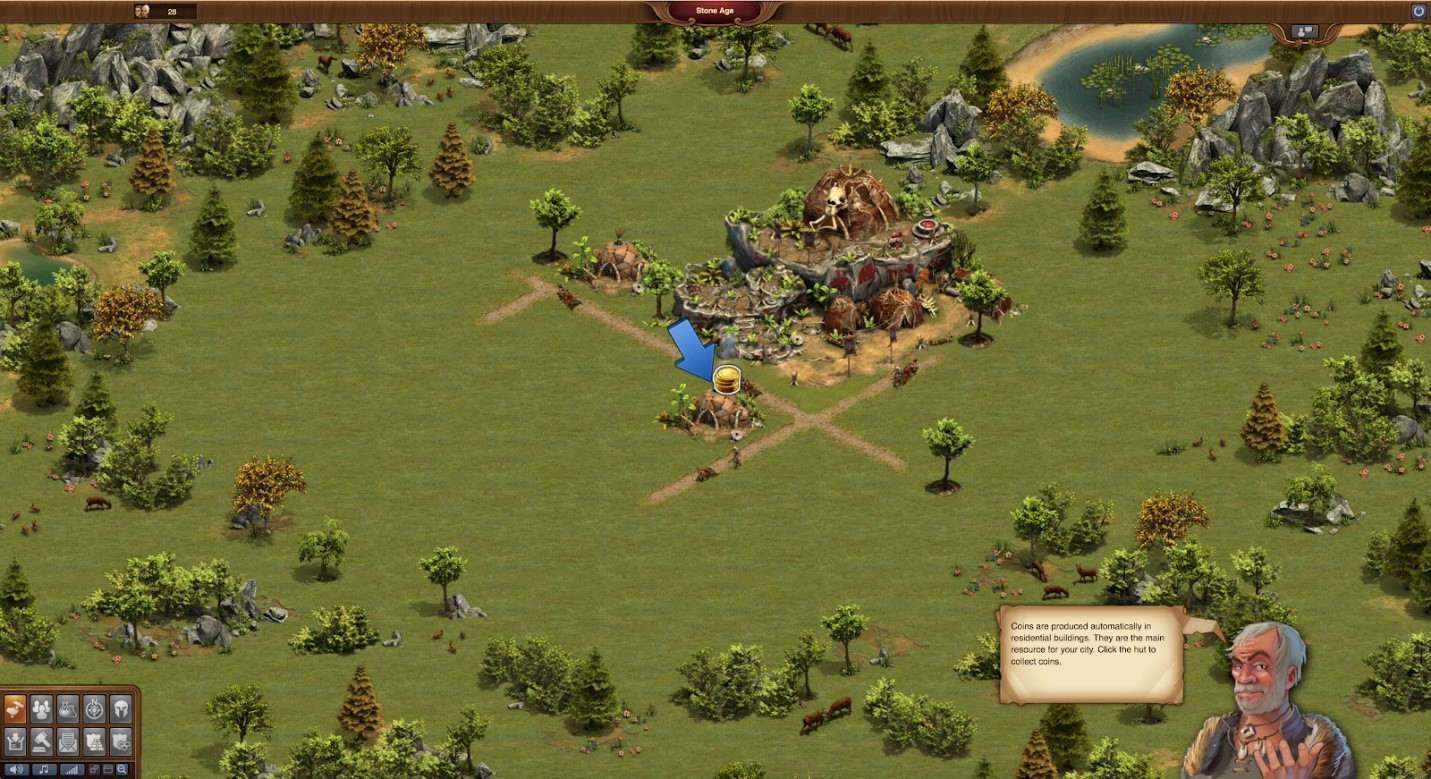1431x779 pixels.
Task: Toggle the fullscreen rectangle button
Action: coord(108,770)
